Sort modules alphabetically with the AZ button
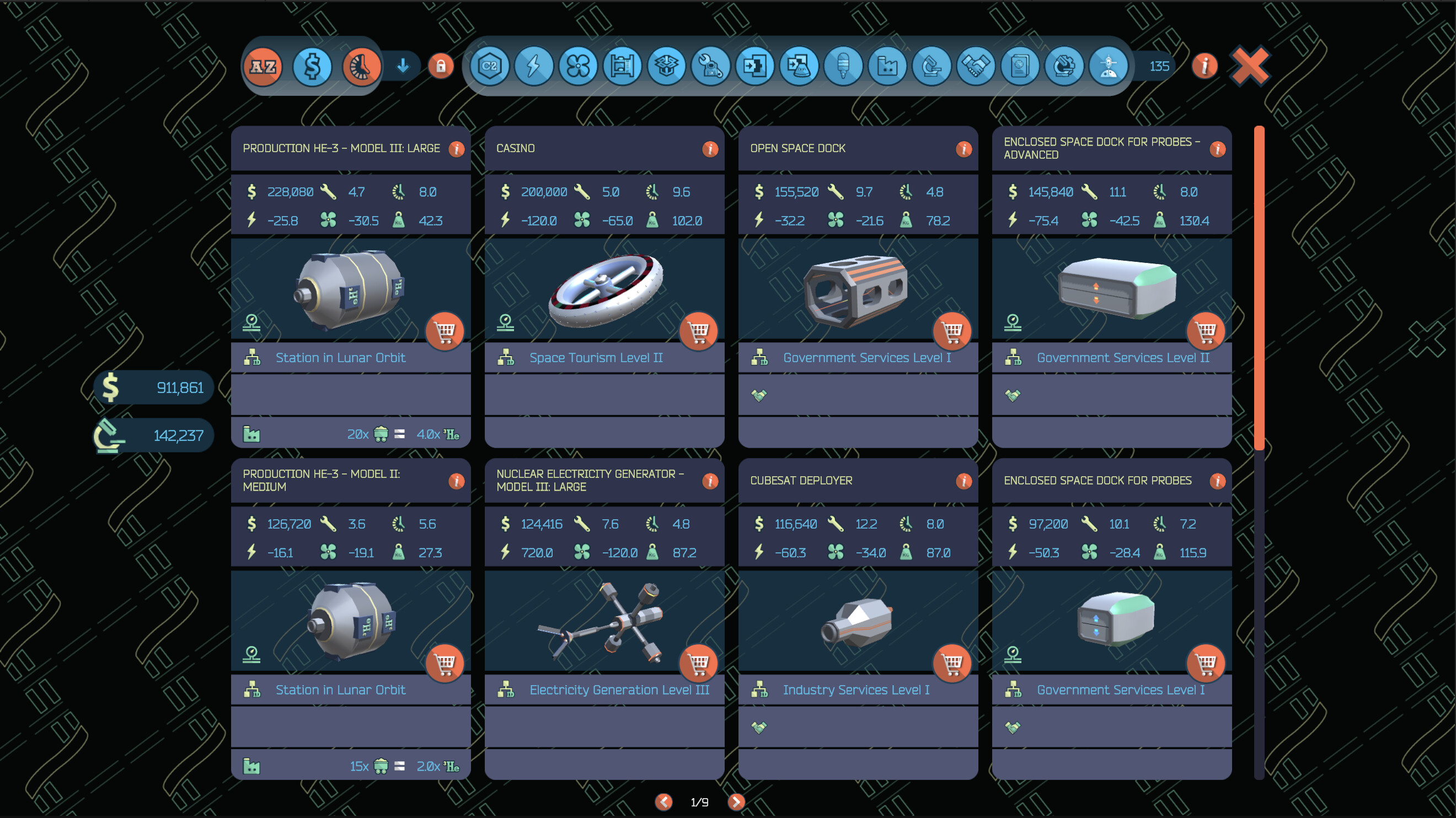The height and width of the screenshot is (818, 1456). click(x=263, y=67)
